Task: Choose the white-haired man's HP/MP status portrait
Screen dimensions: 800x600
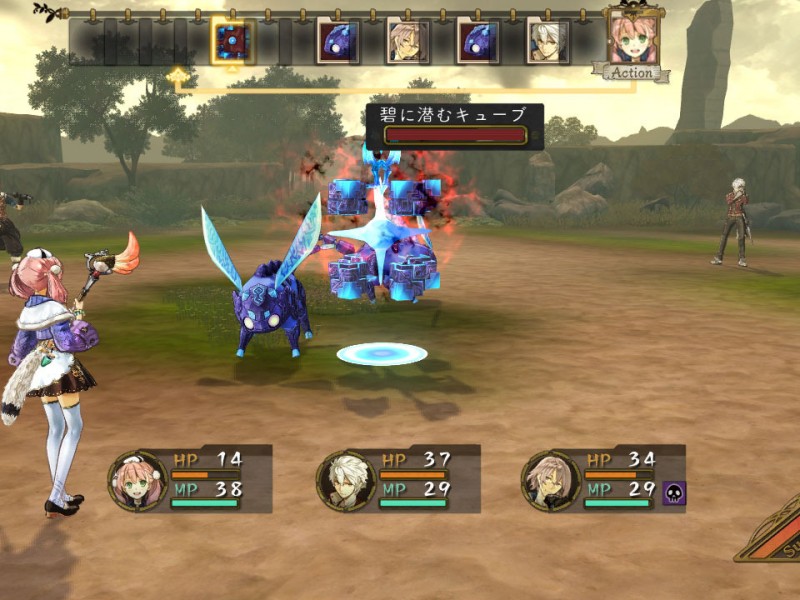Action: tap(345, 479)
